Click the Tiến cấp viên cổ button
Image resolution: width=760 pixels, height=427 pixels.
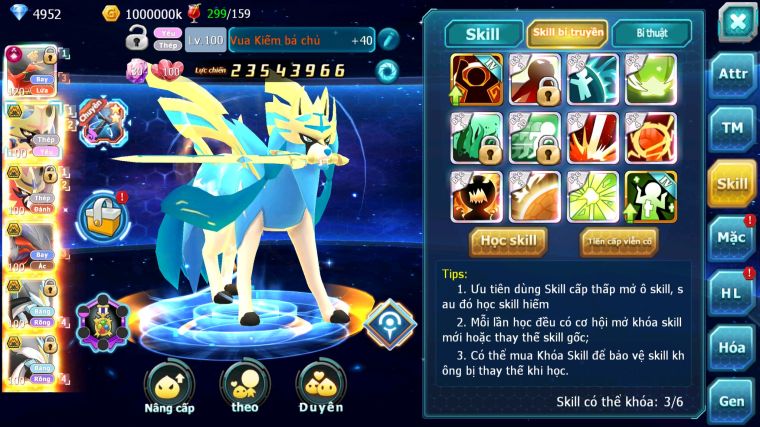[618, 240]
